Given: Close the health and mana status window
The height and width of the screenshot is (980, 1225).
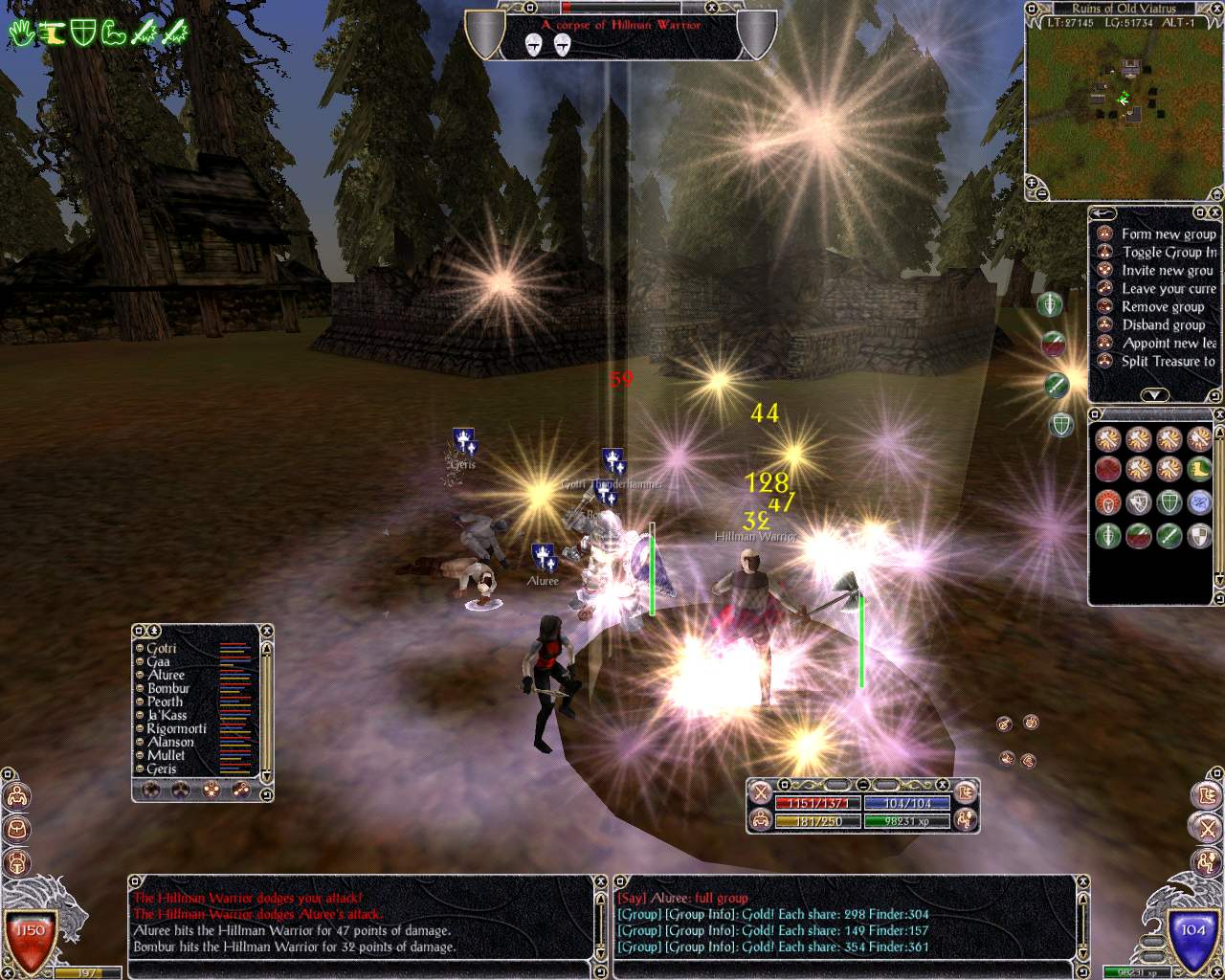Looking at the screenshot, I should point(944,786).
